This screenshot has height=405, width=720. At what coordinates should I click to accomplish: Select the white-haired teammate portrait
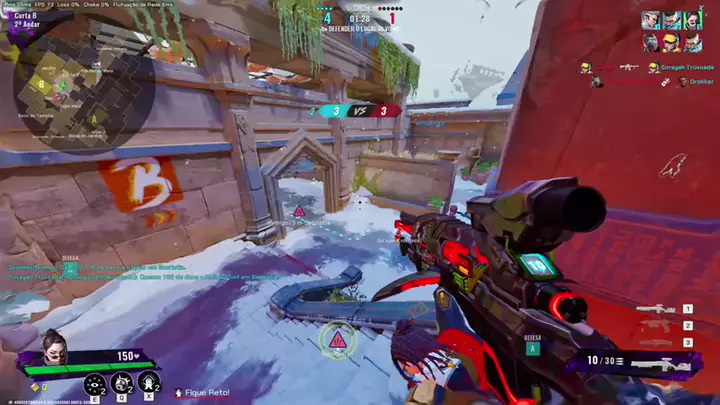point(651,20)
